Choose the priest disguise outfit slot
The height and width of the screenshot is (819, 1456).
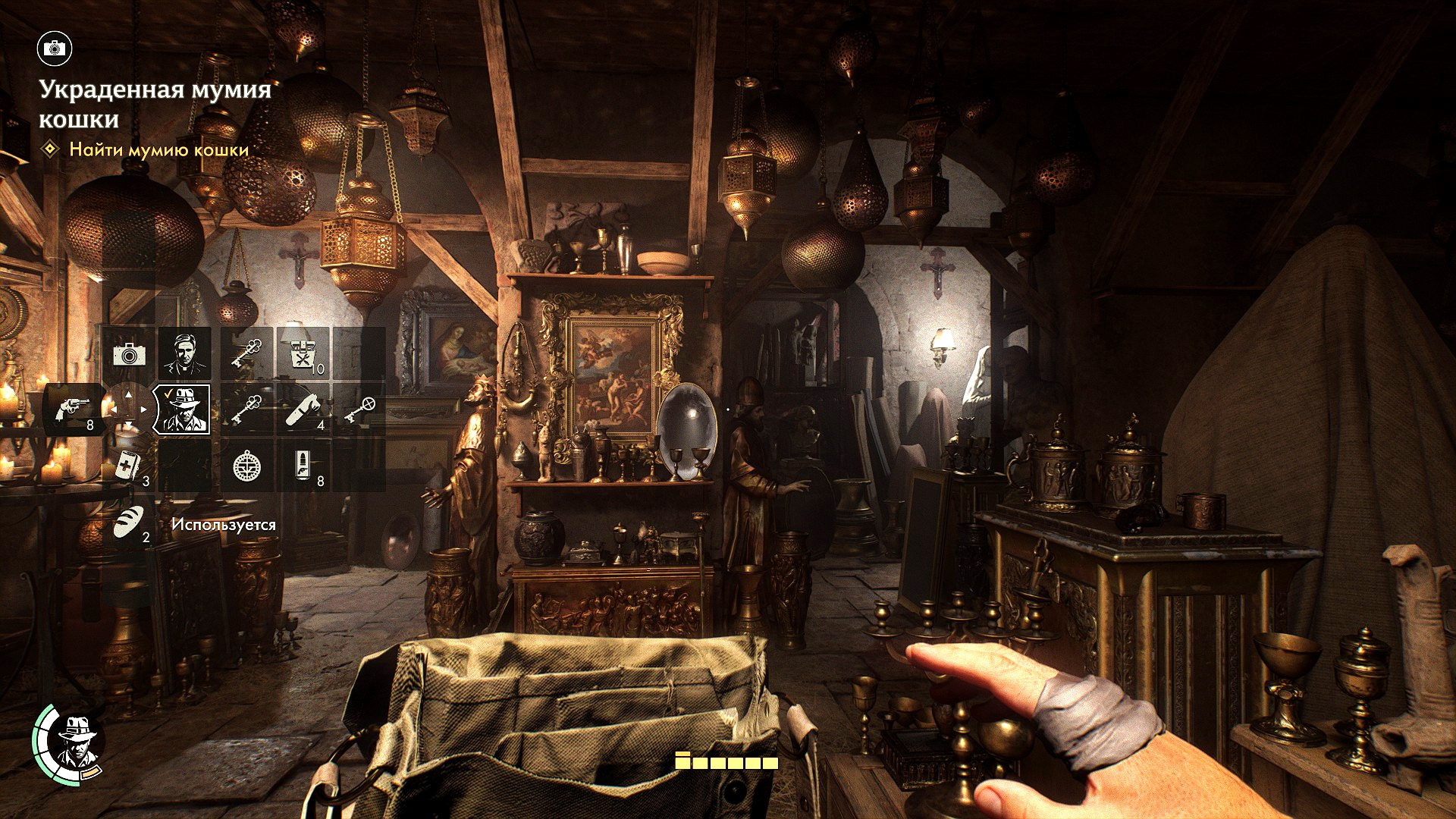[x=184, y=353]
